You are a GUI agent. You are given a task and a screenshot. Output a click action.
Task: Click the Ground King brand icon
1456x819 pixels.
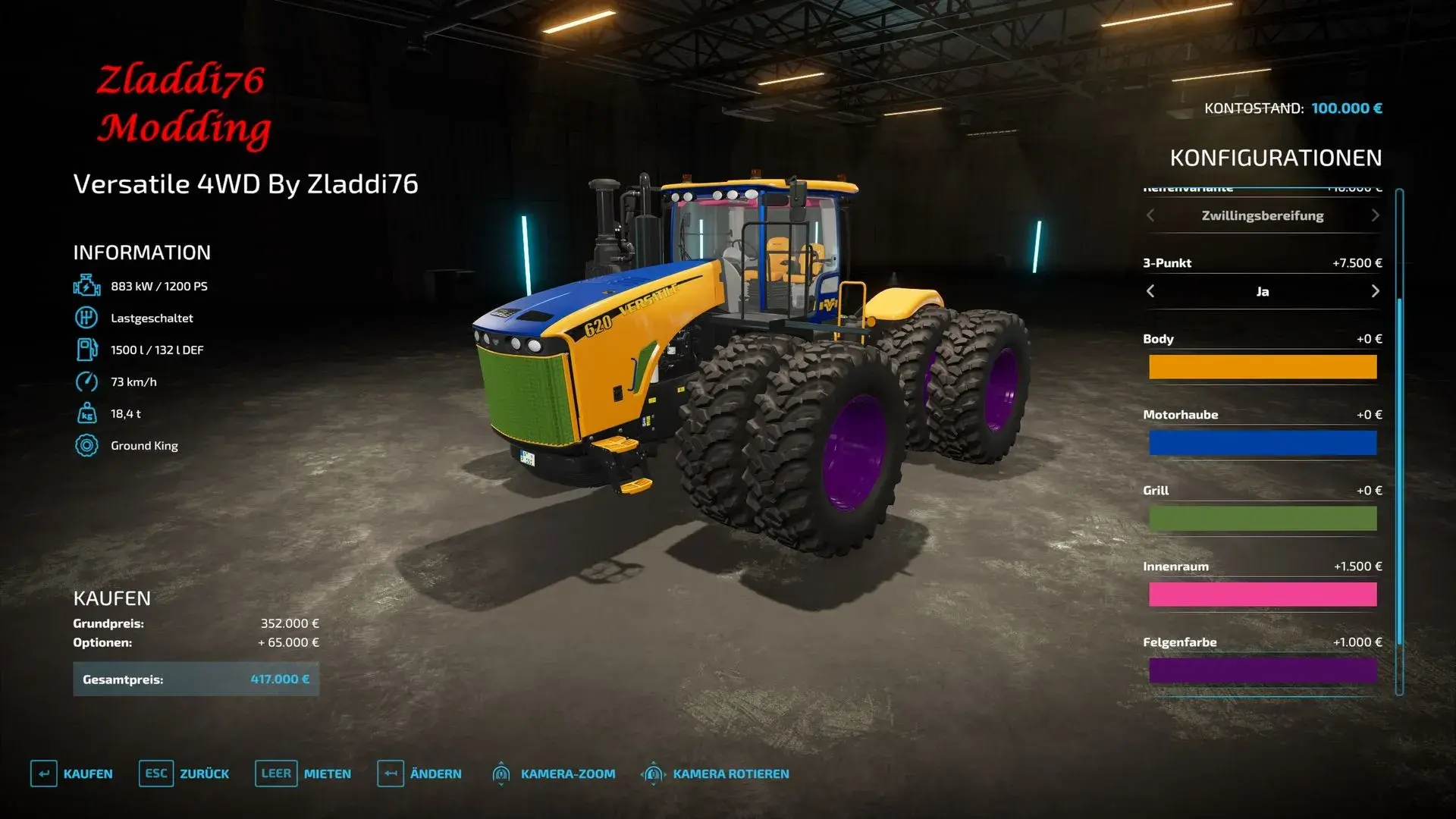[87, 445]
